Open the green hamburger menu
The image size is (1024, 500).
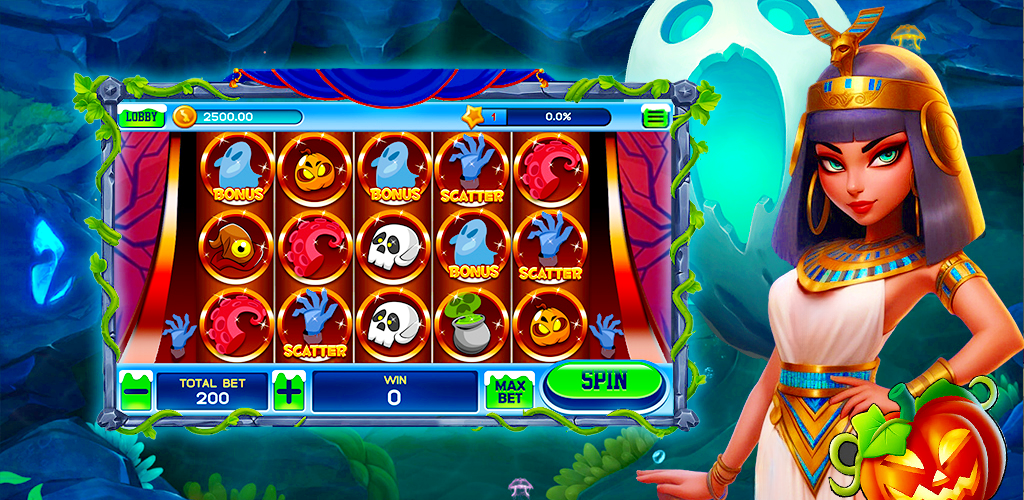[x=655, y=117]
